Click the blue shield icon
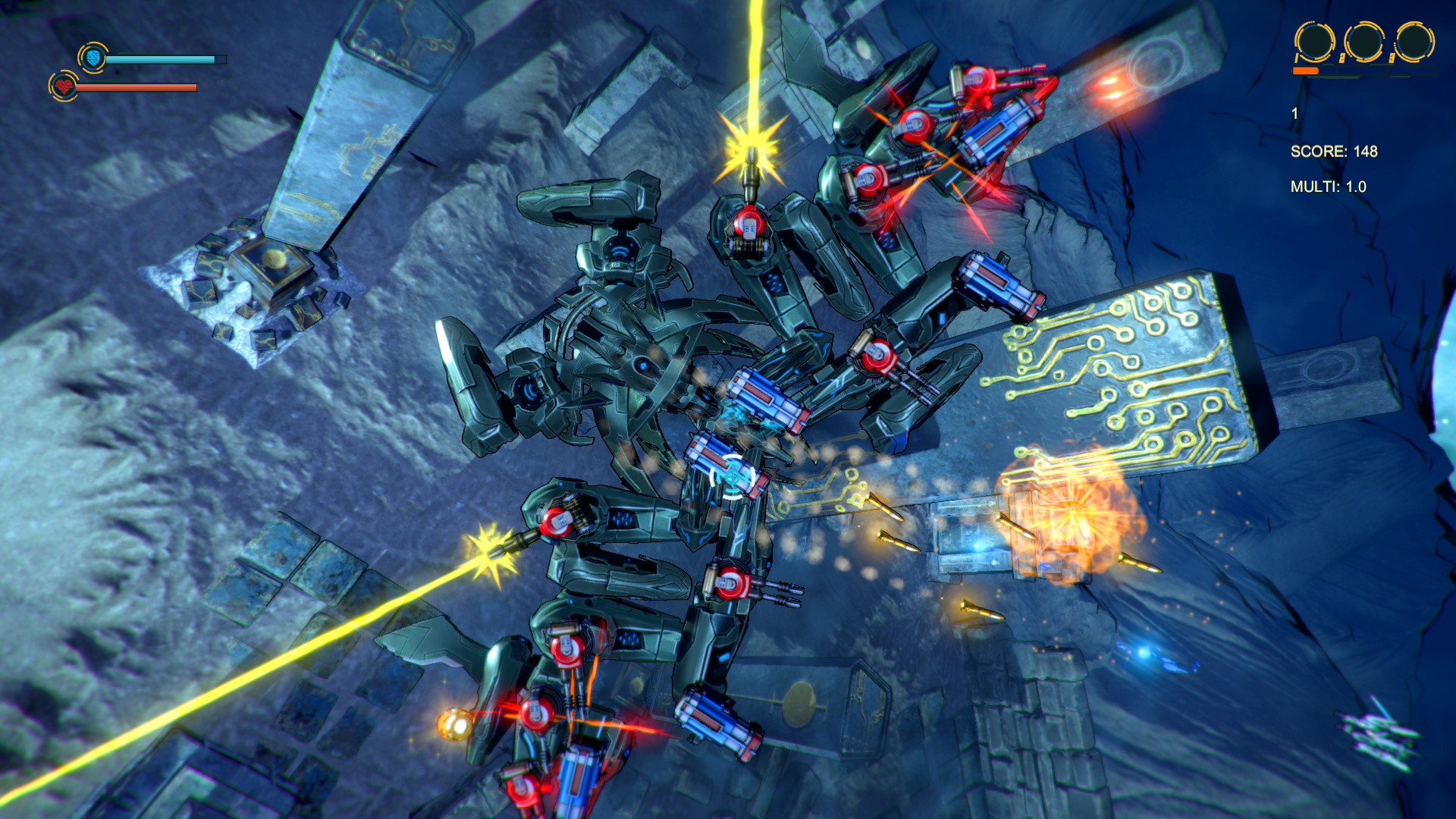1456x819 pixels. [x=93, y=58]
